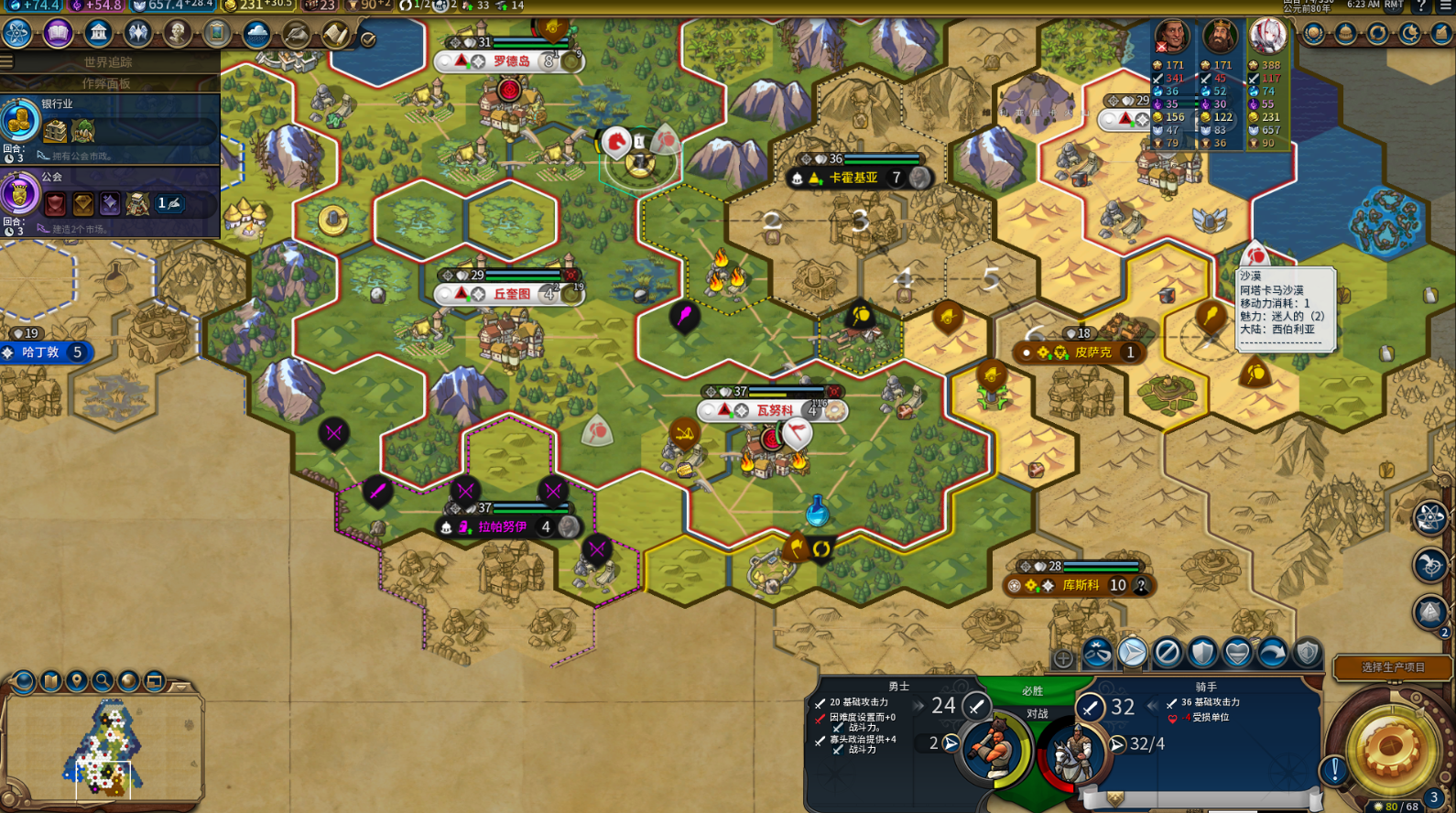Select the skip turn circle-slash action
Screen dimensions: 1456x813
point(1168,653)
